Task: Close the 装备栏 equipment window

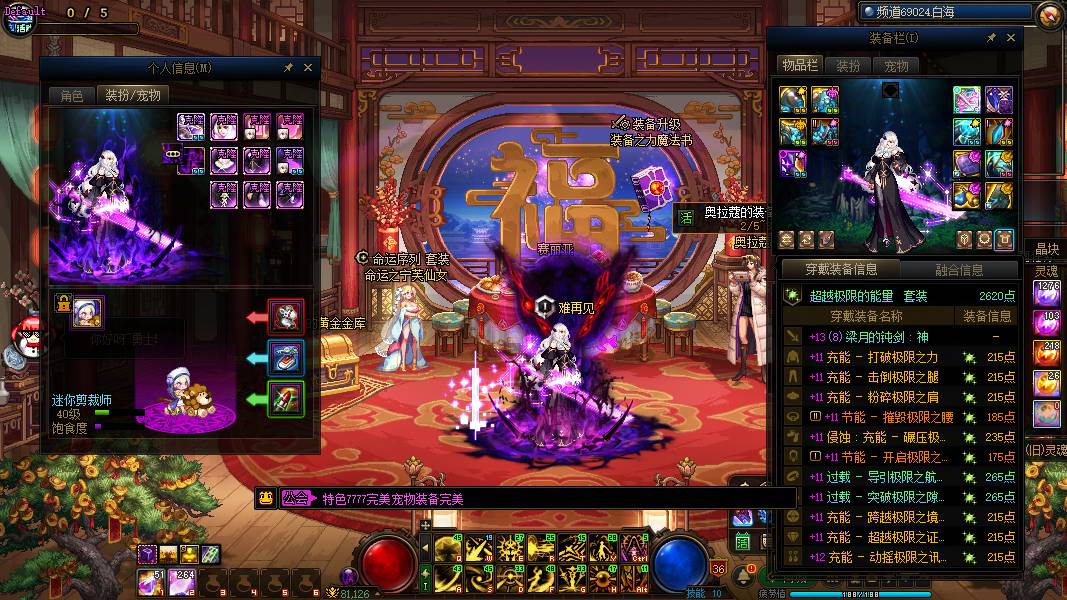Action: [1011, 38]
